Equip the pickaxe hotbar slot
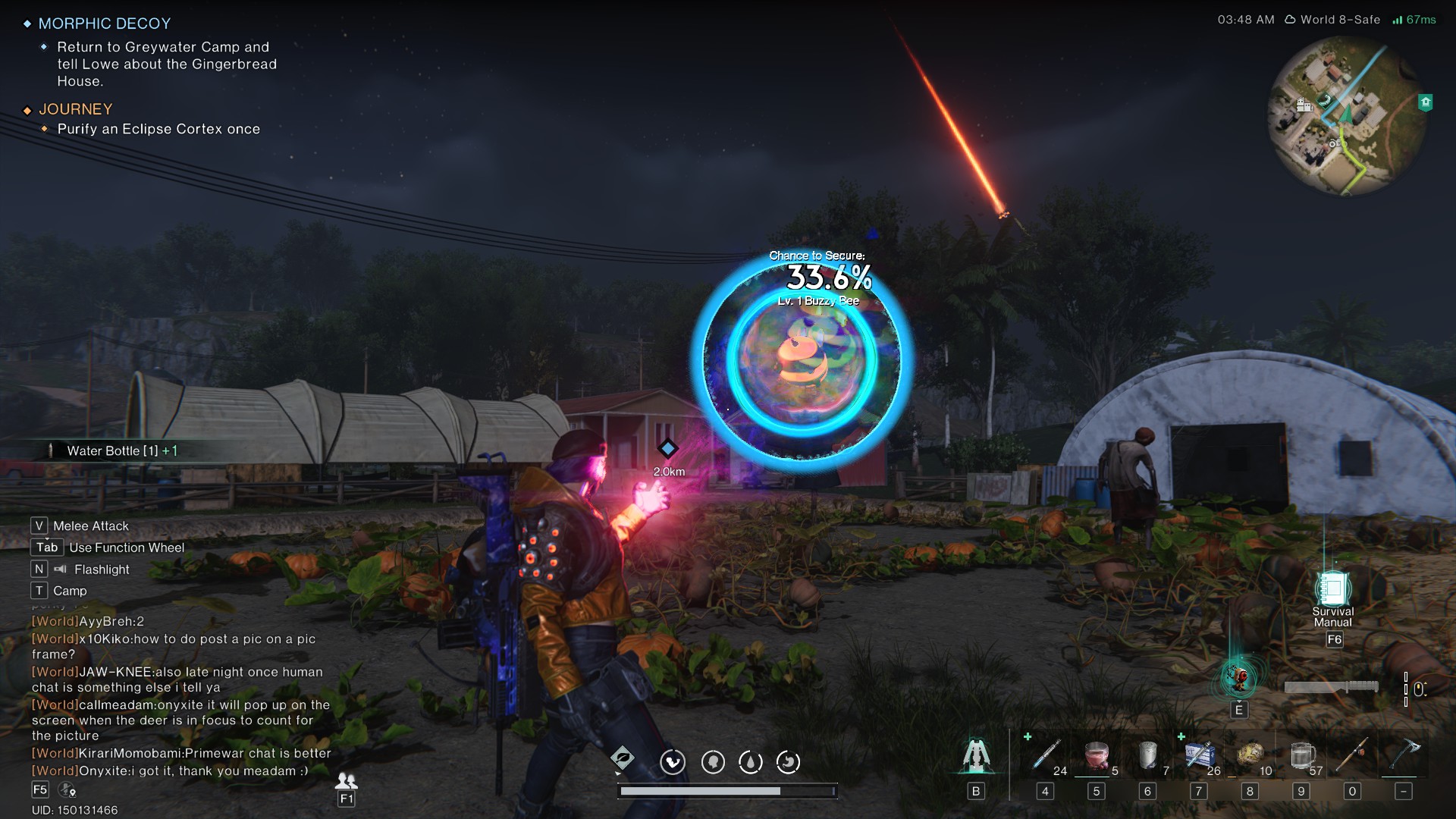This screenshot has width=1456, height=819. [x=1404, y=755]
